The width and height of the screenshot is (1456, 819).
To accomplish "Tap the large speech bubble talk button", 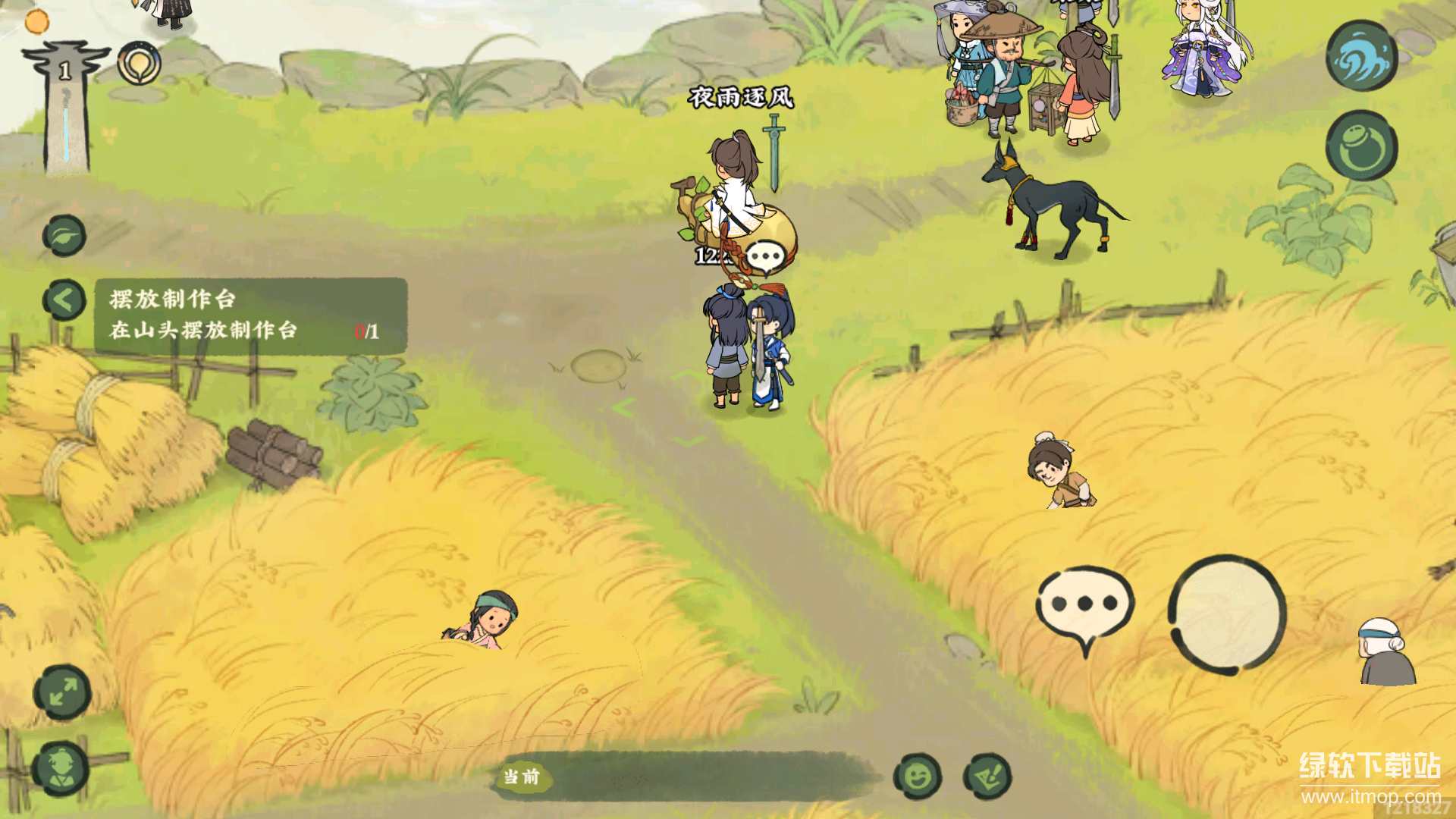I will click(1084, 605).
